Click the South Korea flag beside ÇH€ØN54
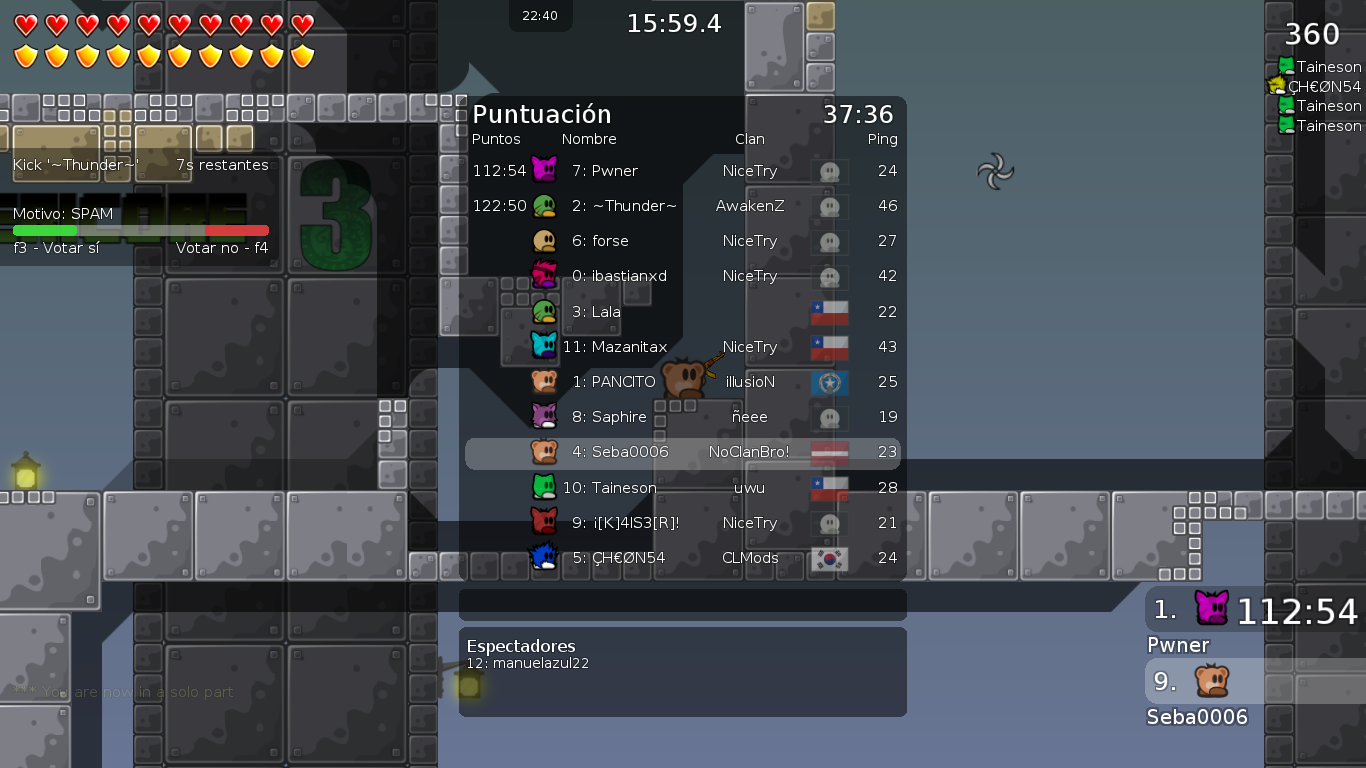Viewport: 1366px width, 768px height. 829,558
